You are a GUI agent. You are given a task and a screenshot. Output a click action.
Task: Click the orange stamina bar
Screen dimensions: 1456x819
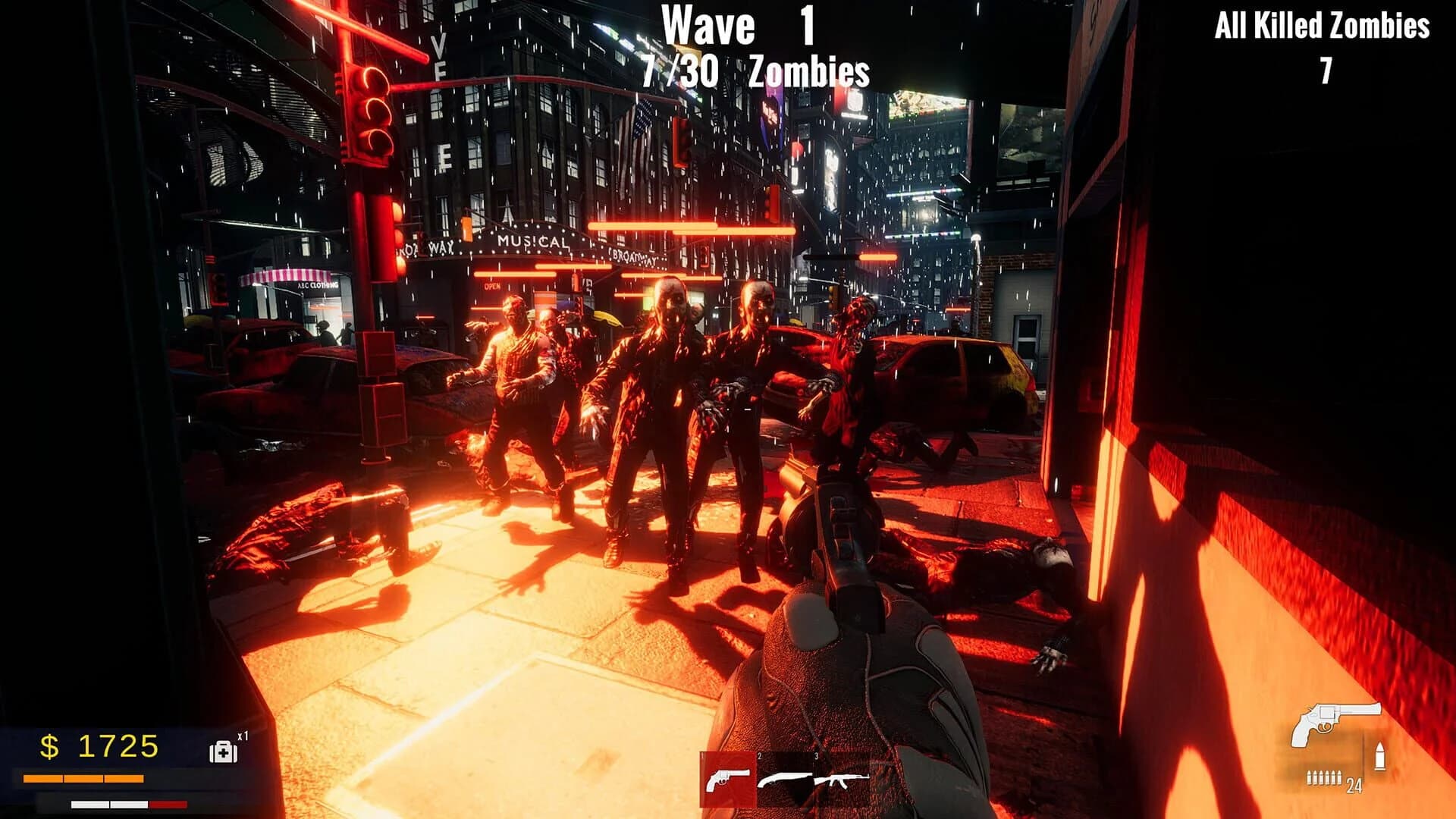point(83,778)
